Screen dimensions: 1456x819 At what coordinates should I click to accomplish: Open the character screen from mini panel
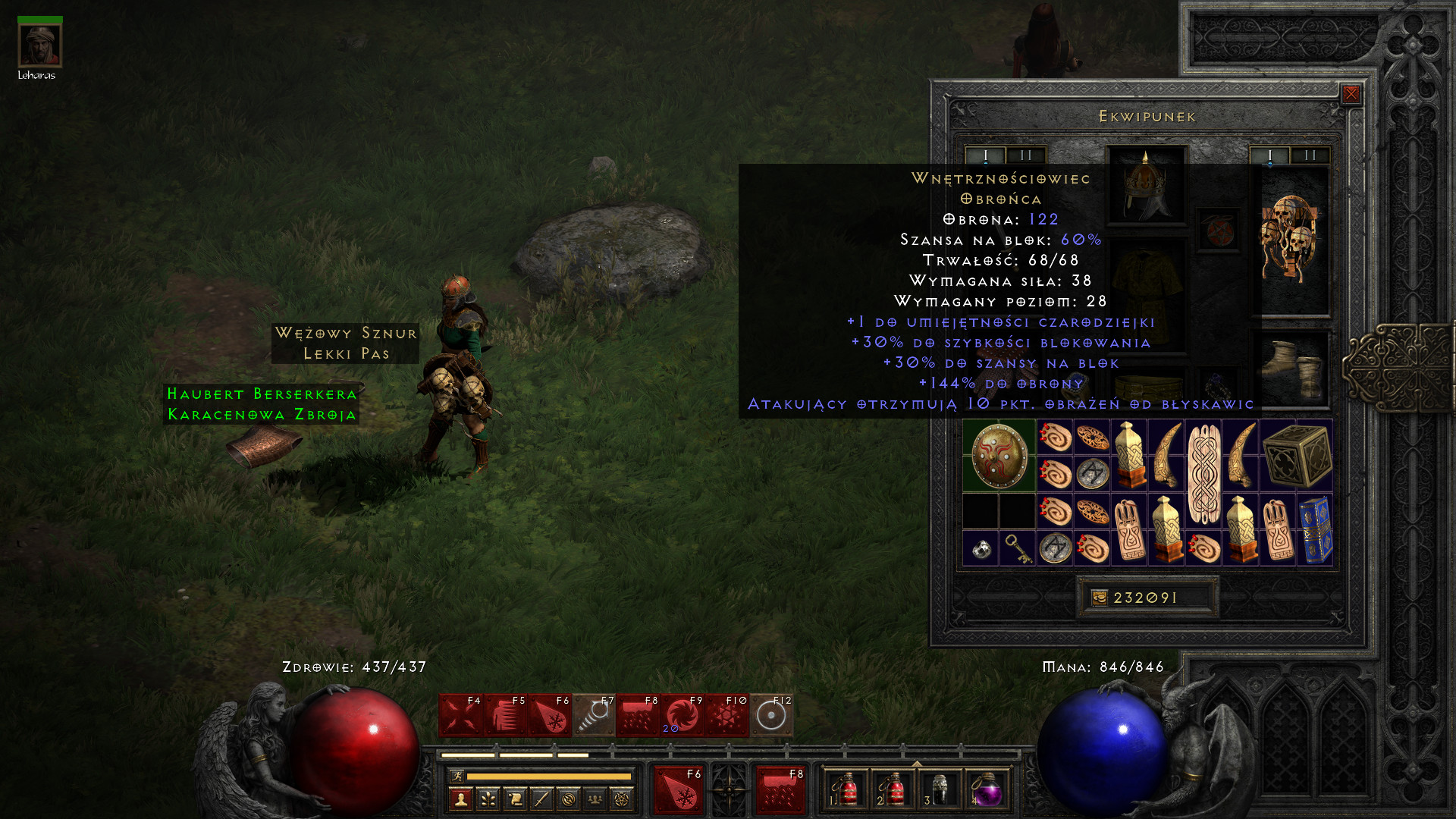[x=461, y=799]
